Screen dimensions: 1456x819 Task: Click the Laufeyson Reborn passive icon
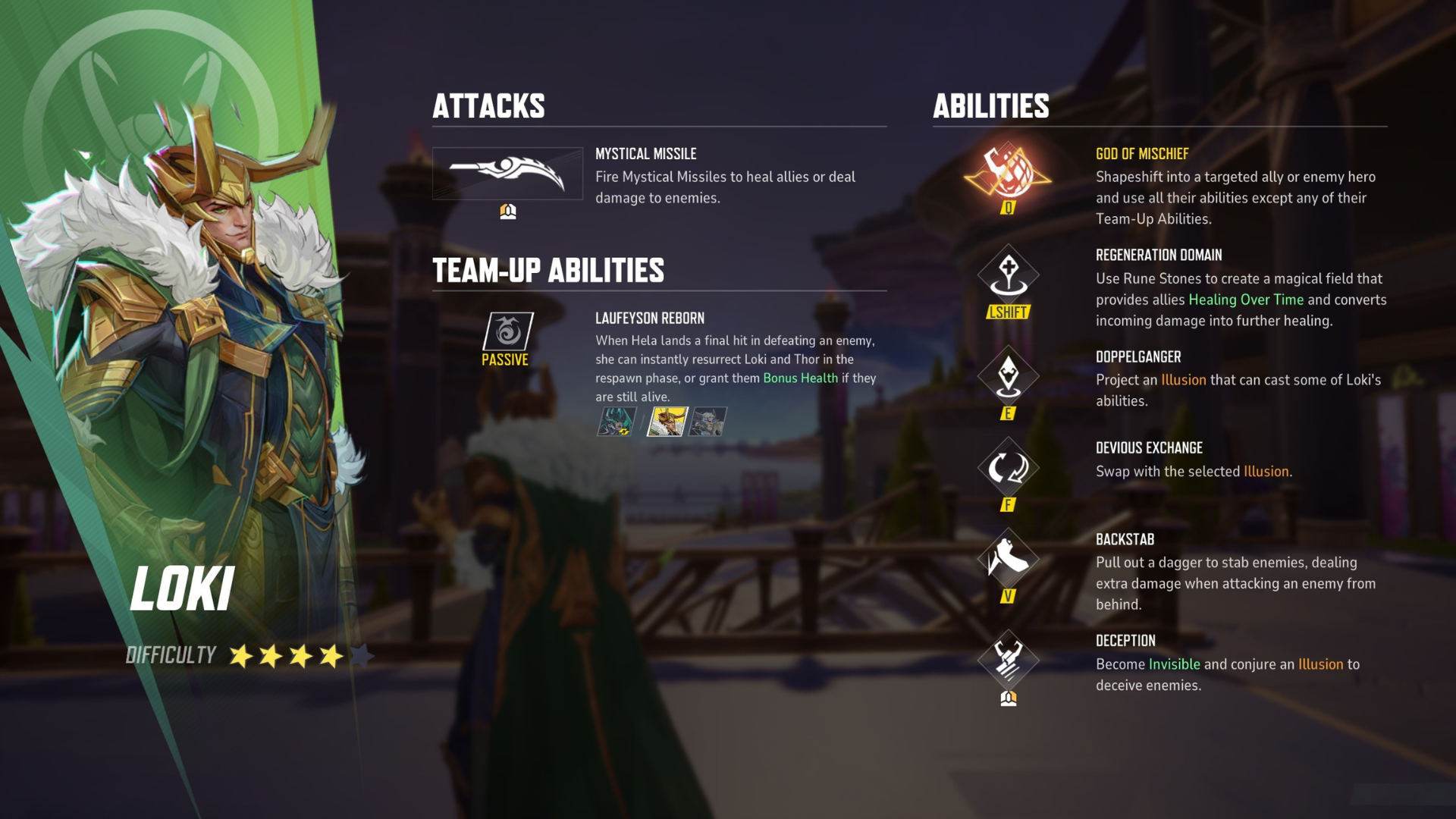tap(508, 330)
